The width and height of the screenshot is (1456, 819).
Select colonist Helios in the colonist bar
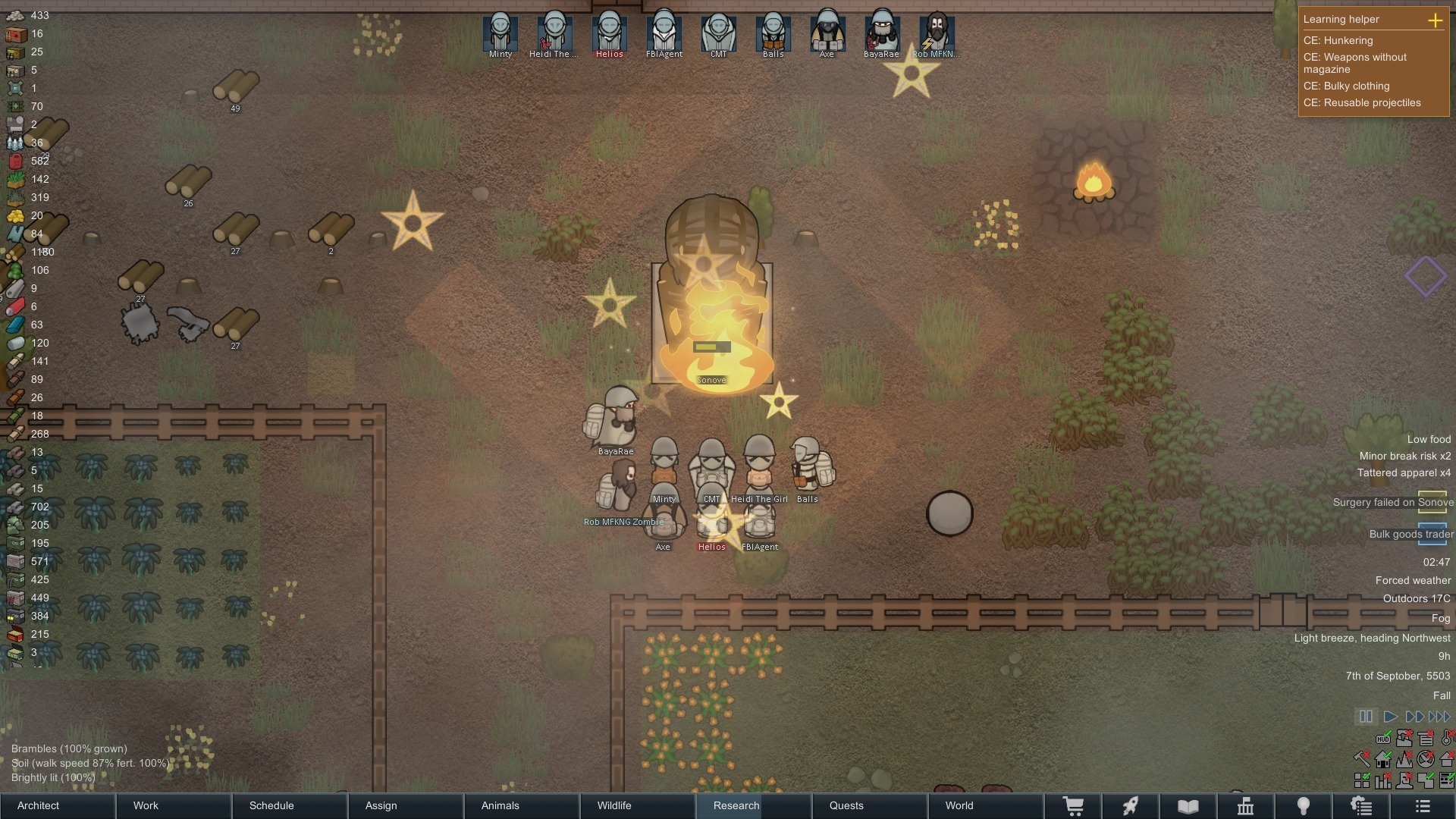point(609,33)
